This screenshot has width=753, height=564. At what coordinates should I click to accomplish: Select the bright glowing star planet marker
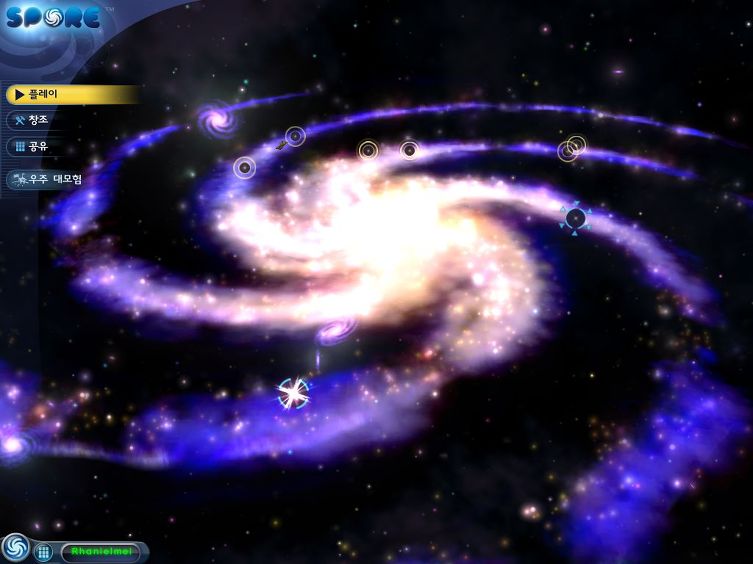coord(294,392)
